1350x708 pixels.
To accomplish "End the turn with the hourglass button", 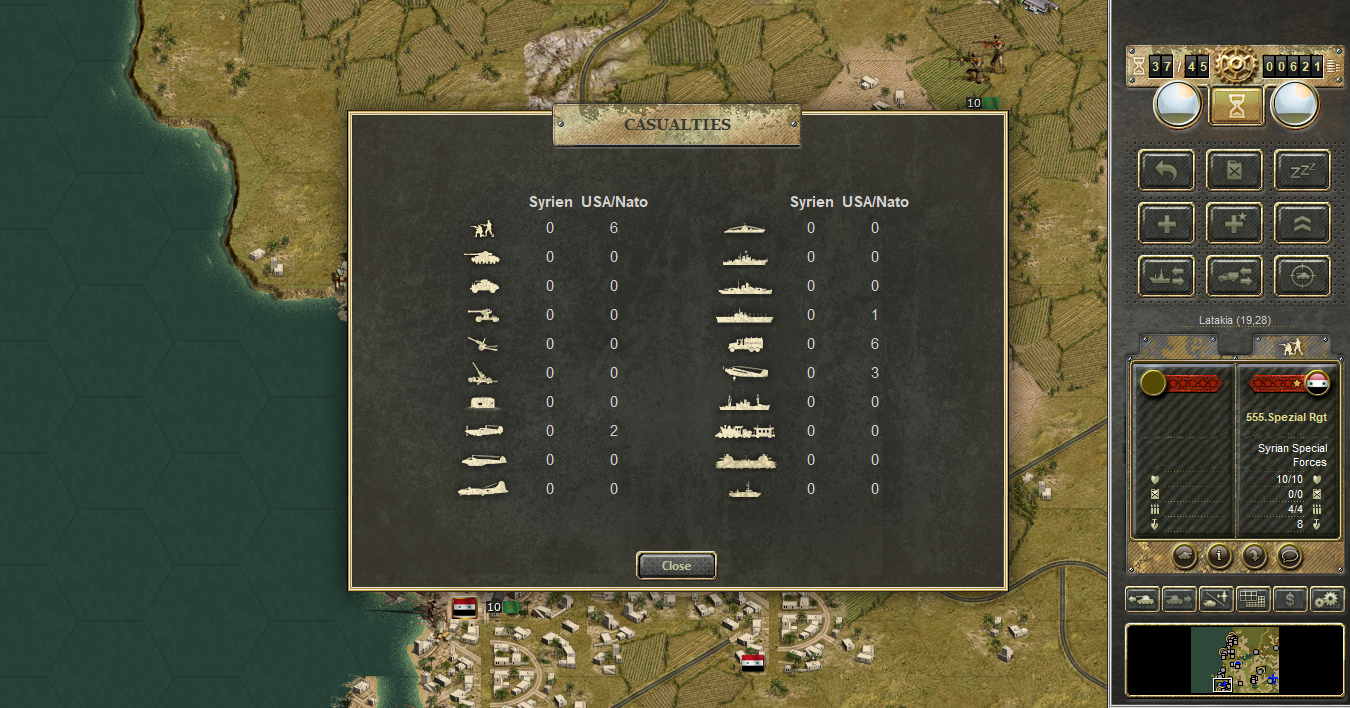I will (x=1236, y=105).
